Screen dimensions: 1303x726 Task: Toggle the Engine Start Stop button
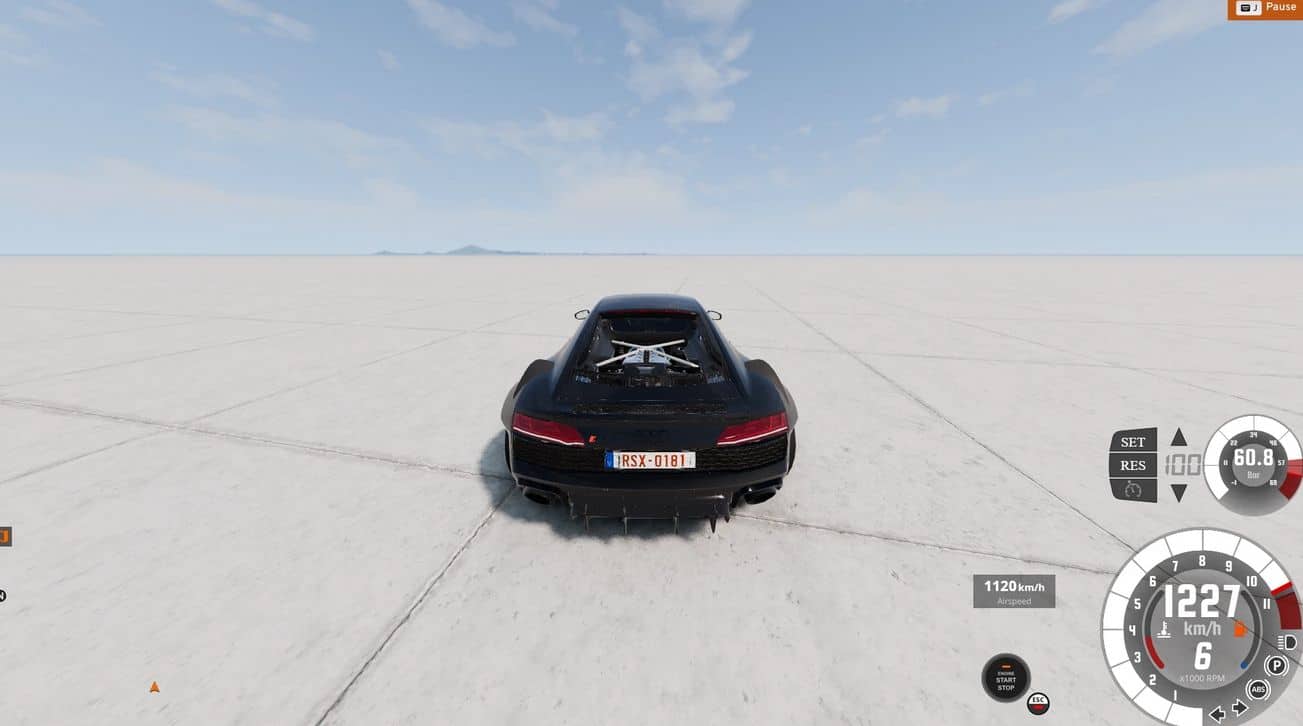click(x=1005, y=678)
